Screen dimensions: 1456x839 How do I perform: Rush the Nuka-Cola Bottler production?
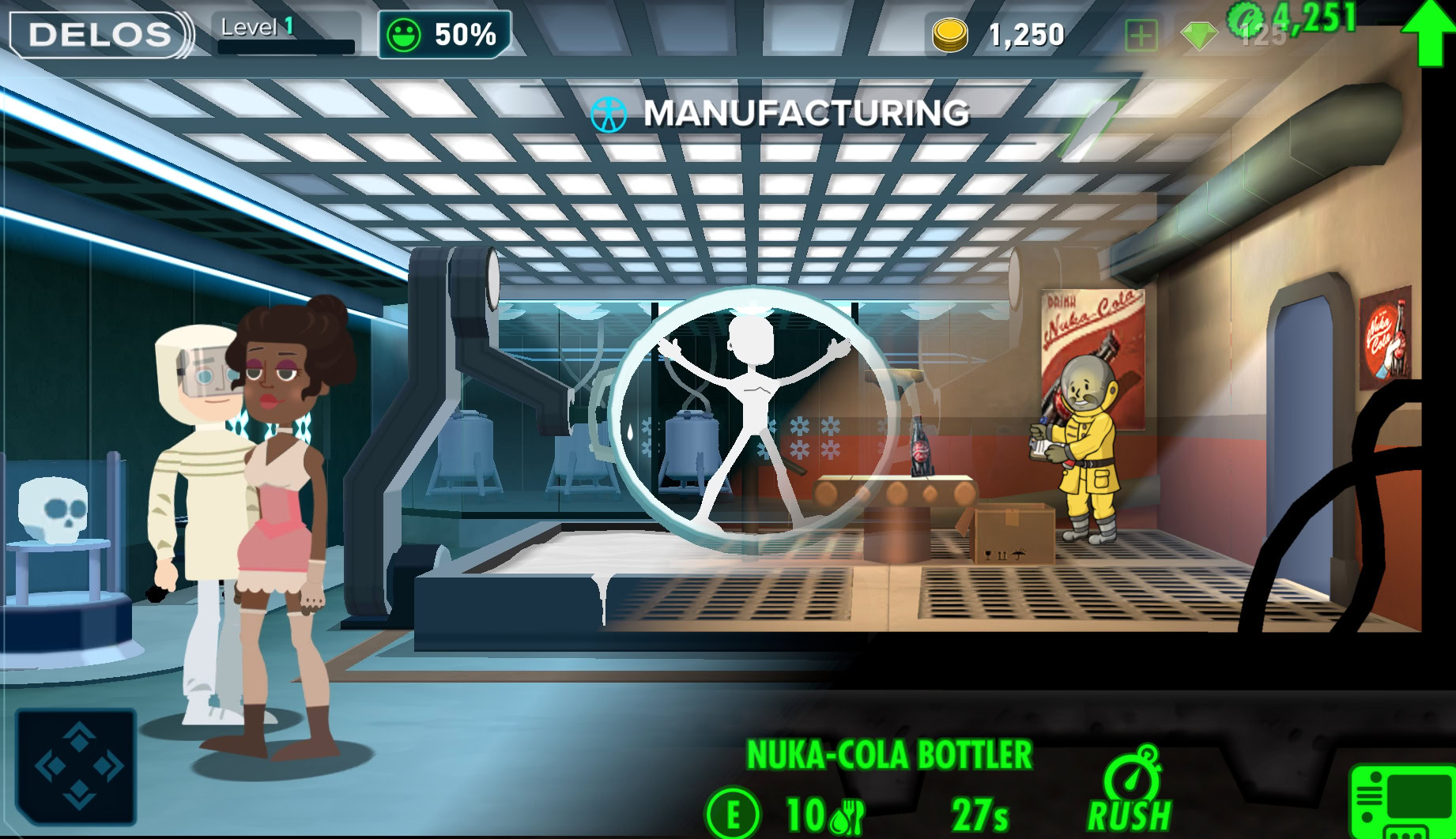[x=1130, y=791]
